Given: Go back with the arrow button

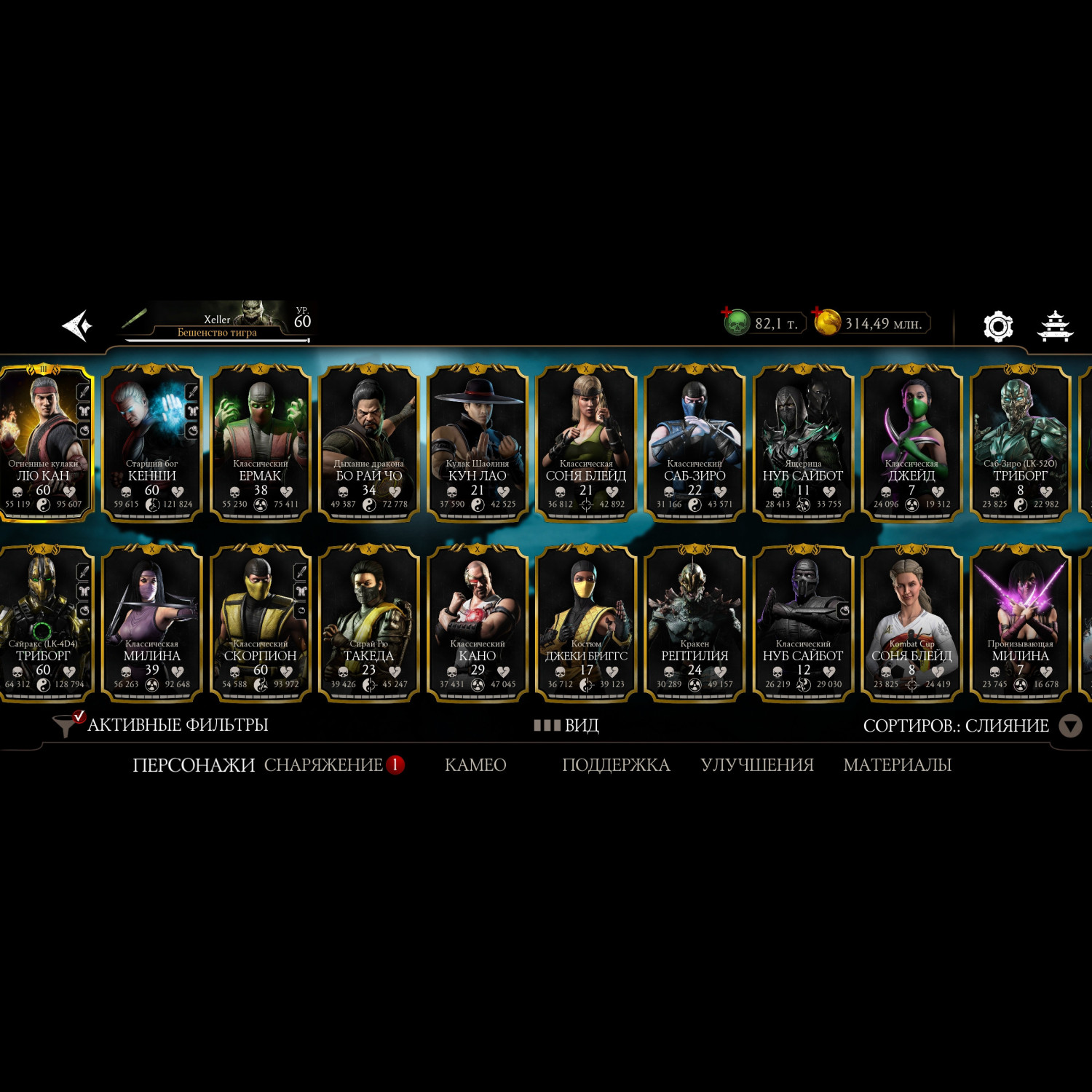Looking at the screenshot, I should click(77, 325).
